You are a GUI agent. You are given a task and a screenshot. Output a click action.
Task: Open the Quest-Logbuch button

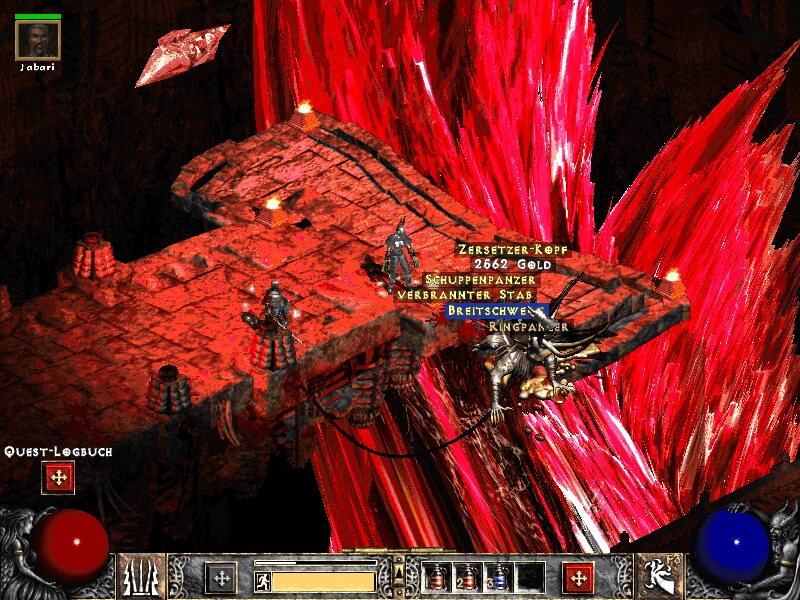(x=58, y=478)
